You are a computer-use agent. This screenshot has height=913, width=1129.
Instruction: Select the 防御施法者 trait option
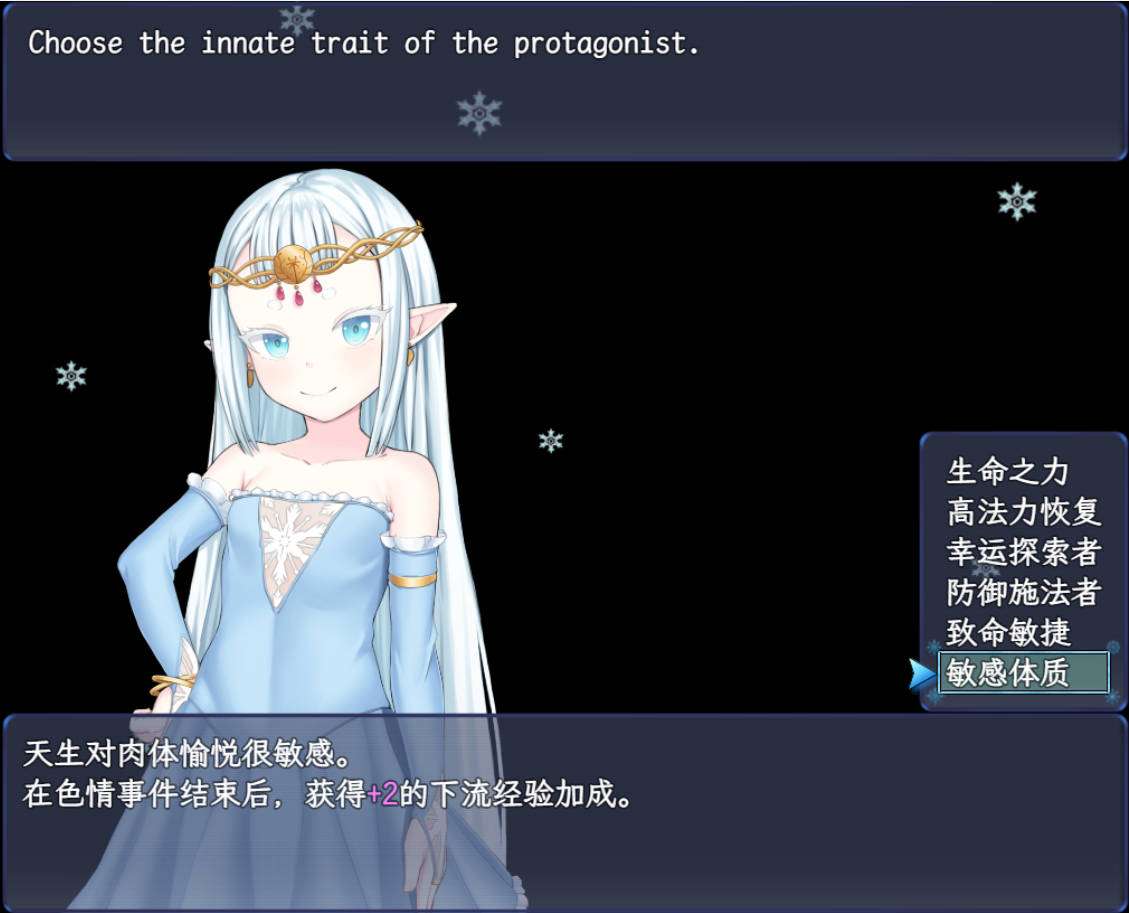[x=1023, y=592]
